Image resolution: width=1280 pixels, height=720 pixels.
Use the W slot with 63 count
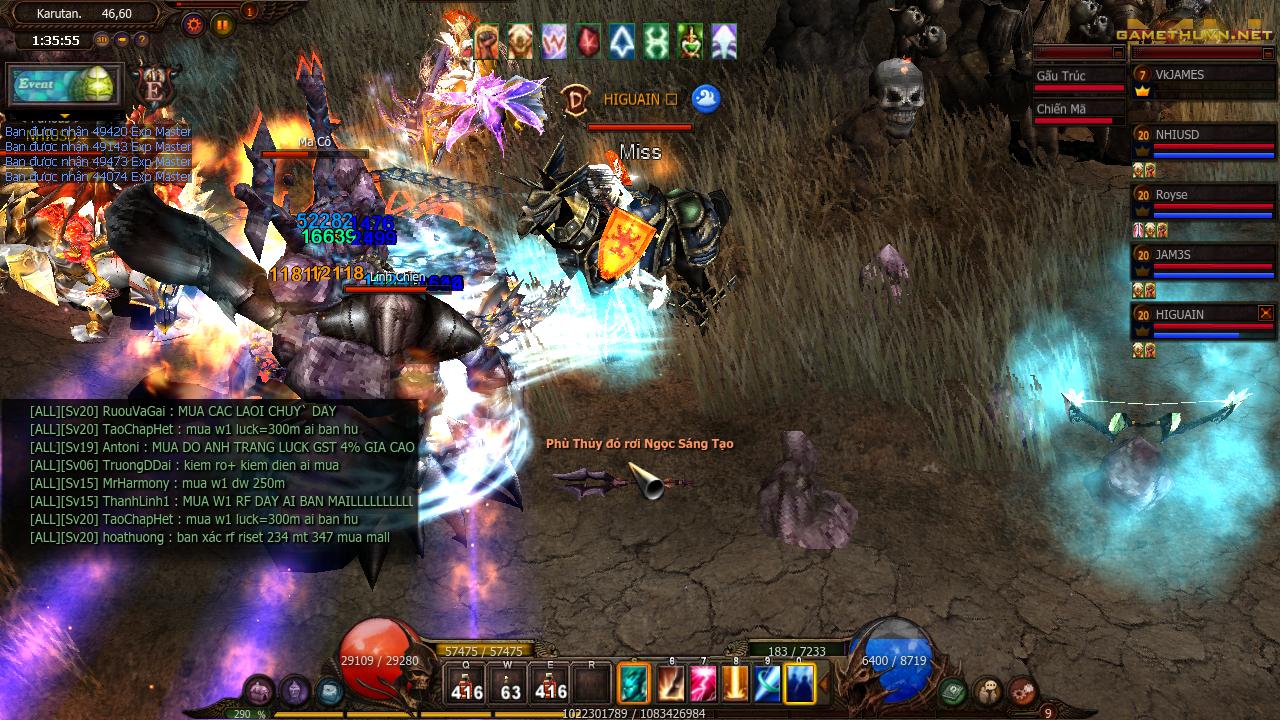click(x=510, y=684)
